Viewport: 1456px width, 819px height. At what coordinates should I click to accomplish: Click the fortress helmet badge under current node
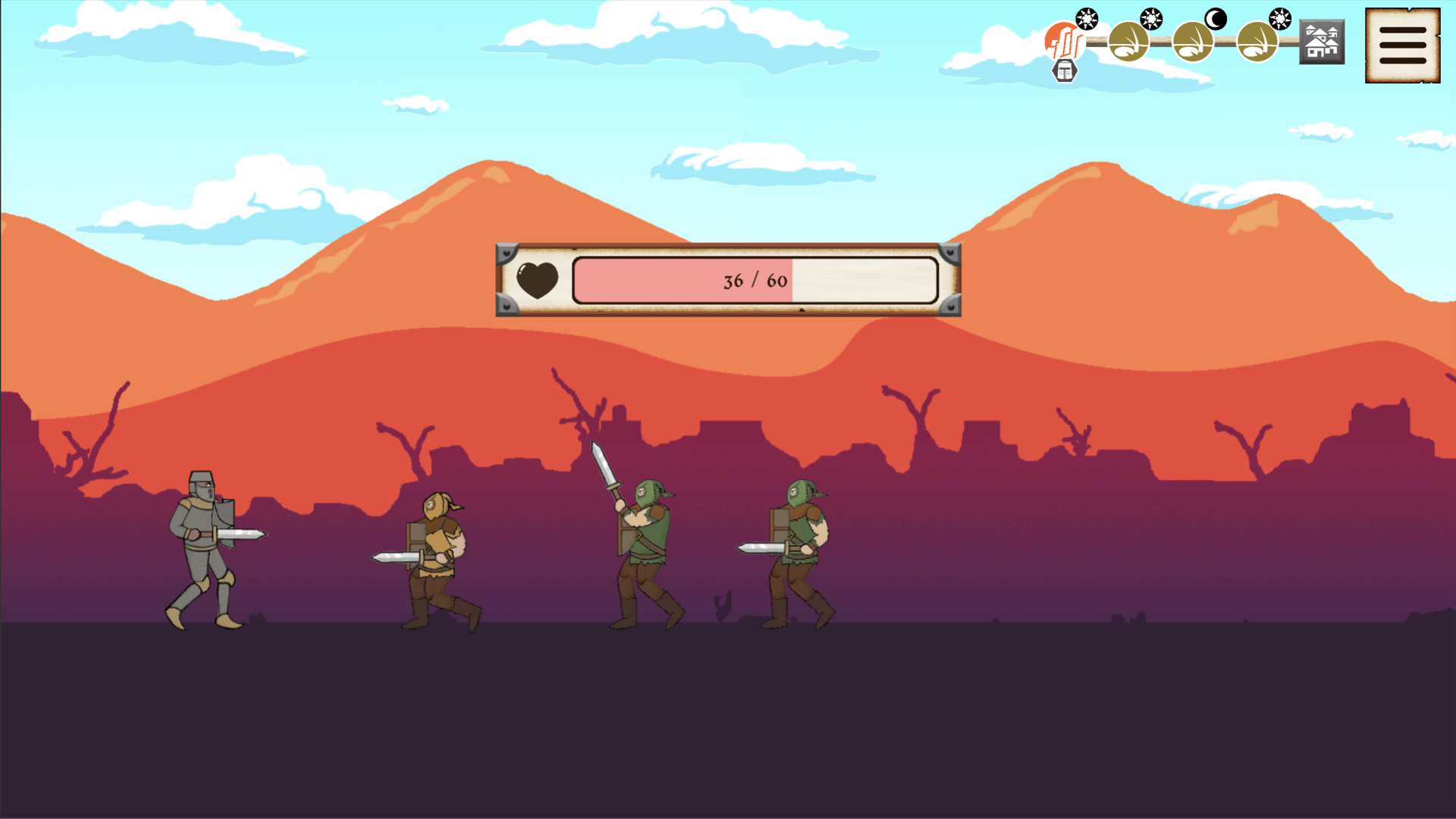coord(1065,72)
